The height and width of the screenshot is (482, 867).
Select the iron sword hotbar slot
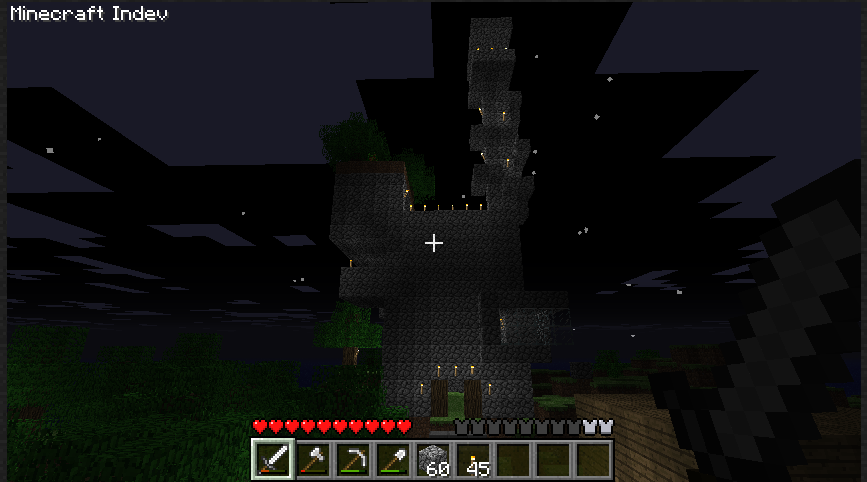272,460
